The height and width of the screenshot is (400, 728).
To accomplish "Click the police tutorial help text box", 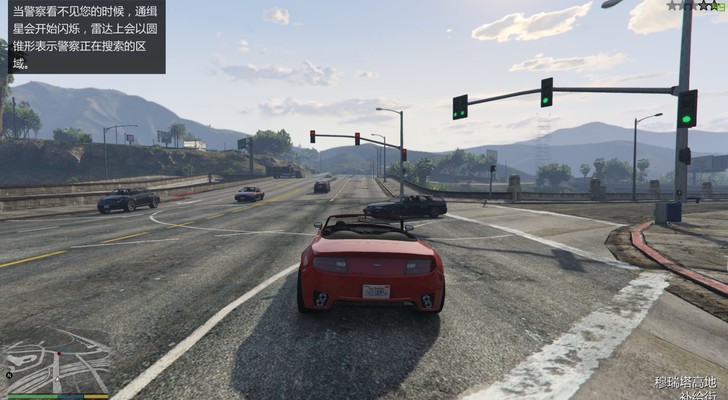I will (83, 37).
